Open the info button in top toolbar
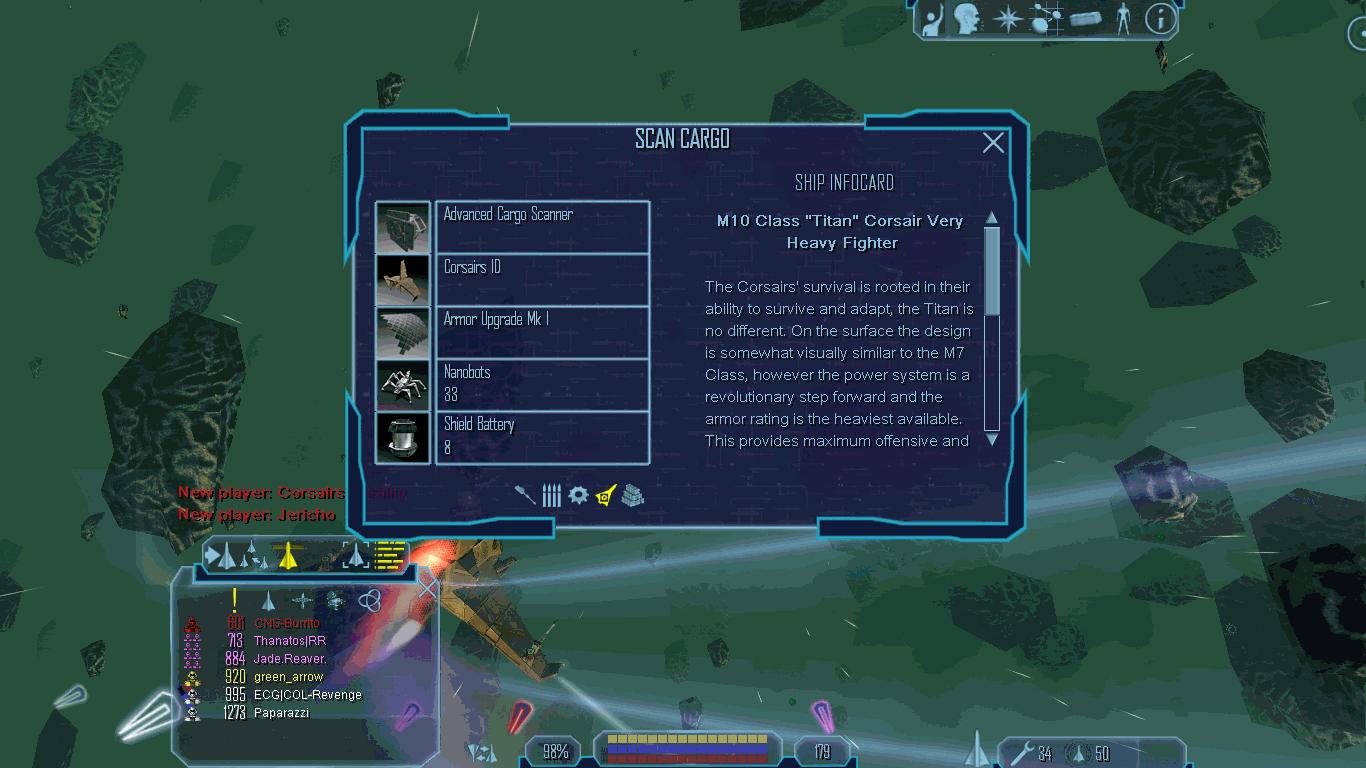Screen dimensions: 1366x768 coord(1160,19)
